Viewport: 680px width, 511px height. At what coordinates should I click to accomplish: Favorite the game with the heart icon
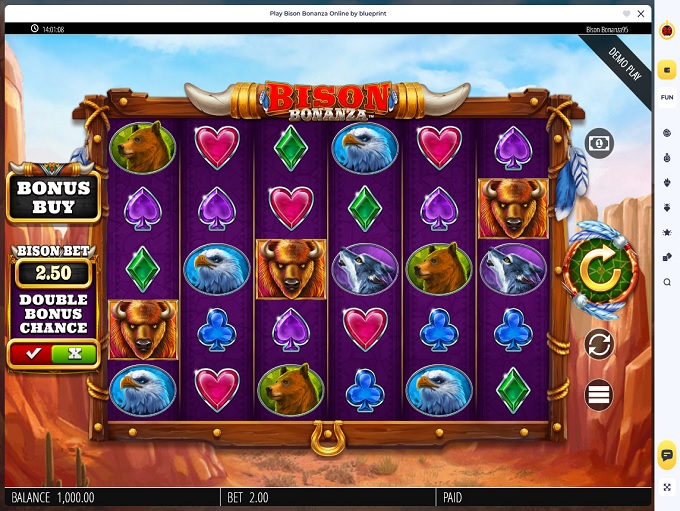click(x=626, y=13)
